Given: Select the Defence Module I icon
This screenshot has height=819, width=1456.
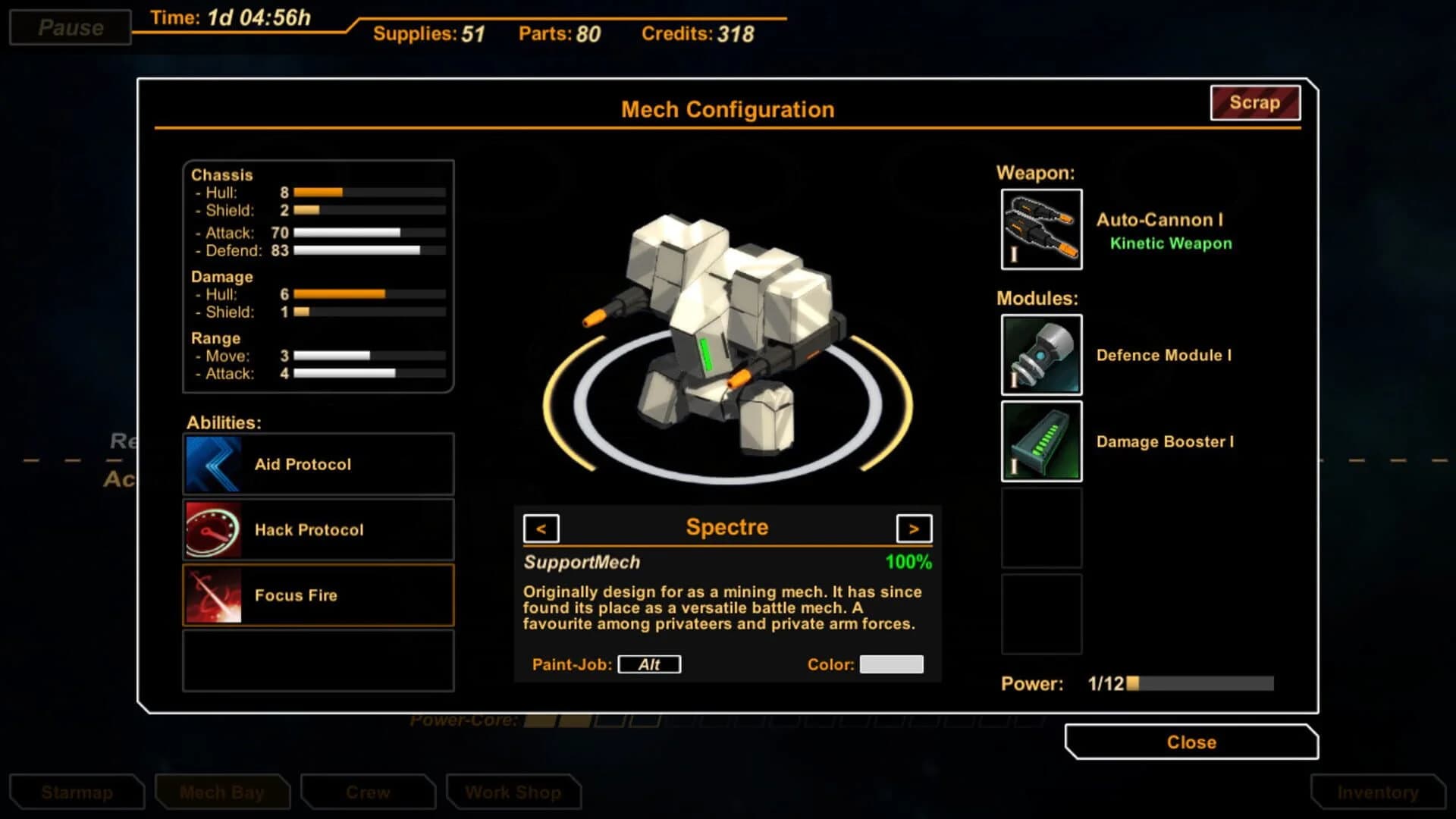Looking at the screenshot, I should coord(1041,354).
